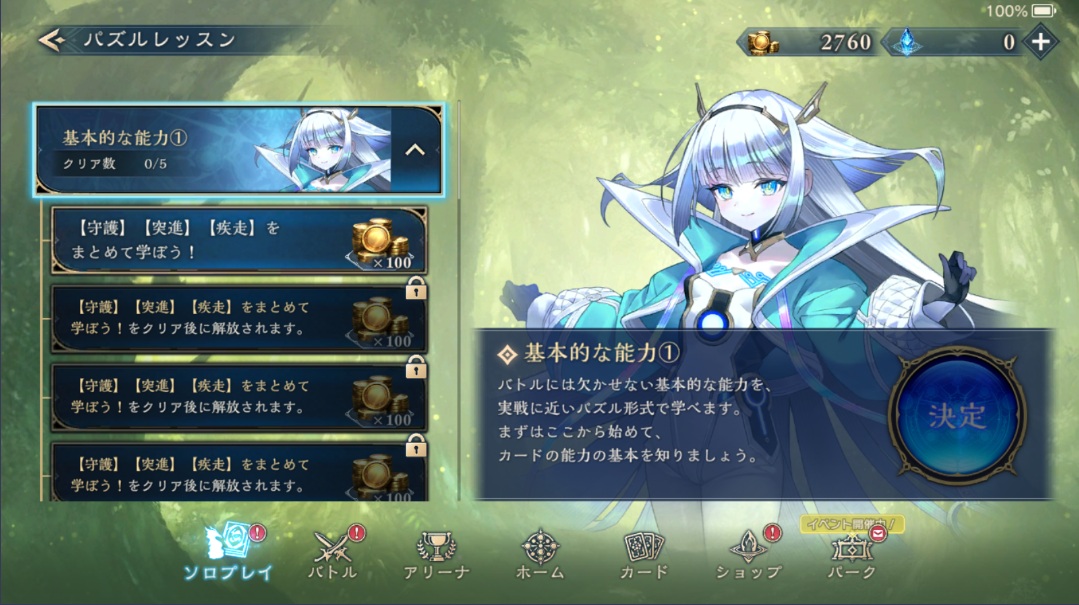This screenshot has width=1079, height=605.
Task: Select the unlocked 守護 突進 疾走 lesson
Action: pos(240,241)
